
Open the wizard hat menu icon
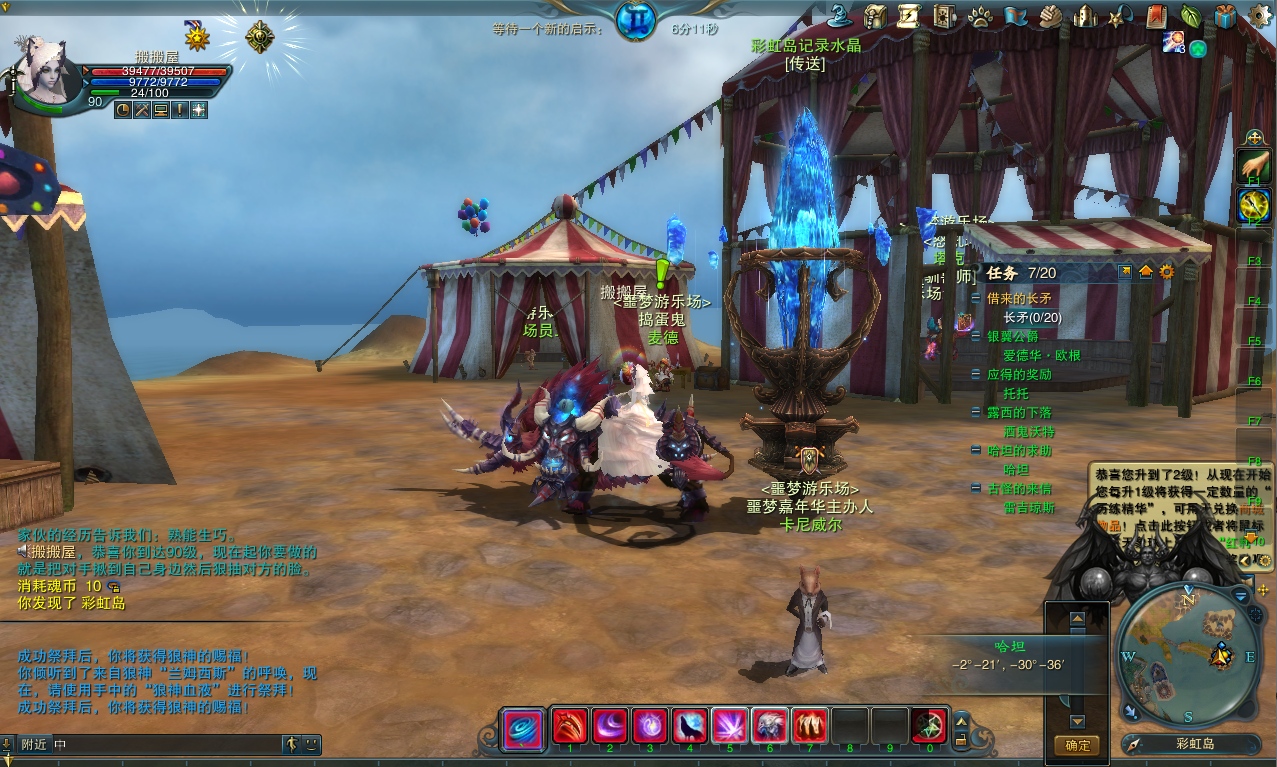pos(841,16)
